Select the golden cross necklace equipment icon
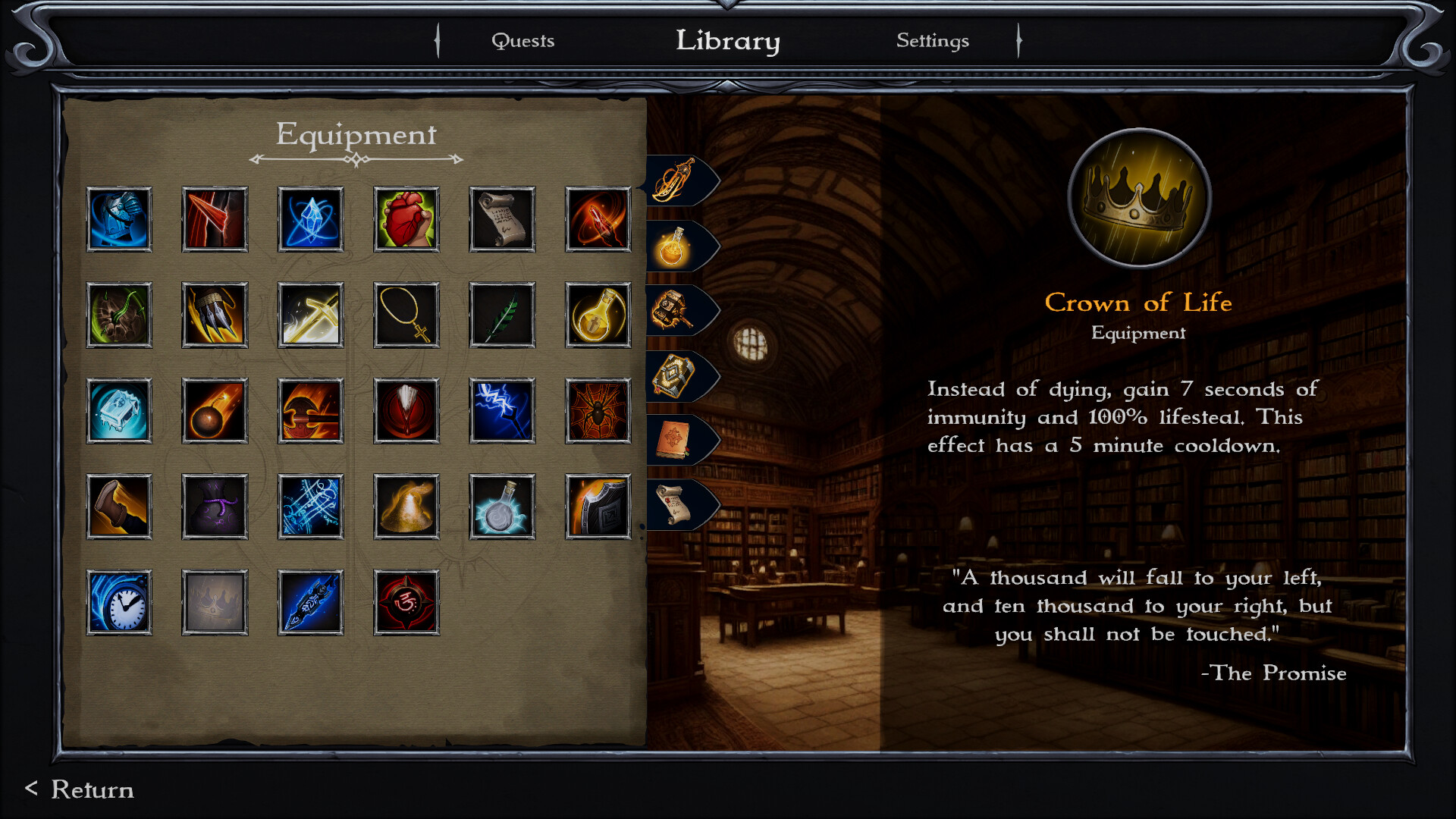Viewport: 1456px width, 819px height. pos(406,315)
